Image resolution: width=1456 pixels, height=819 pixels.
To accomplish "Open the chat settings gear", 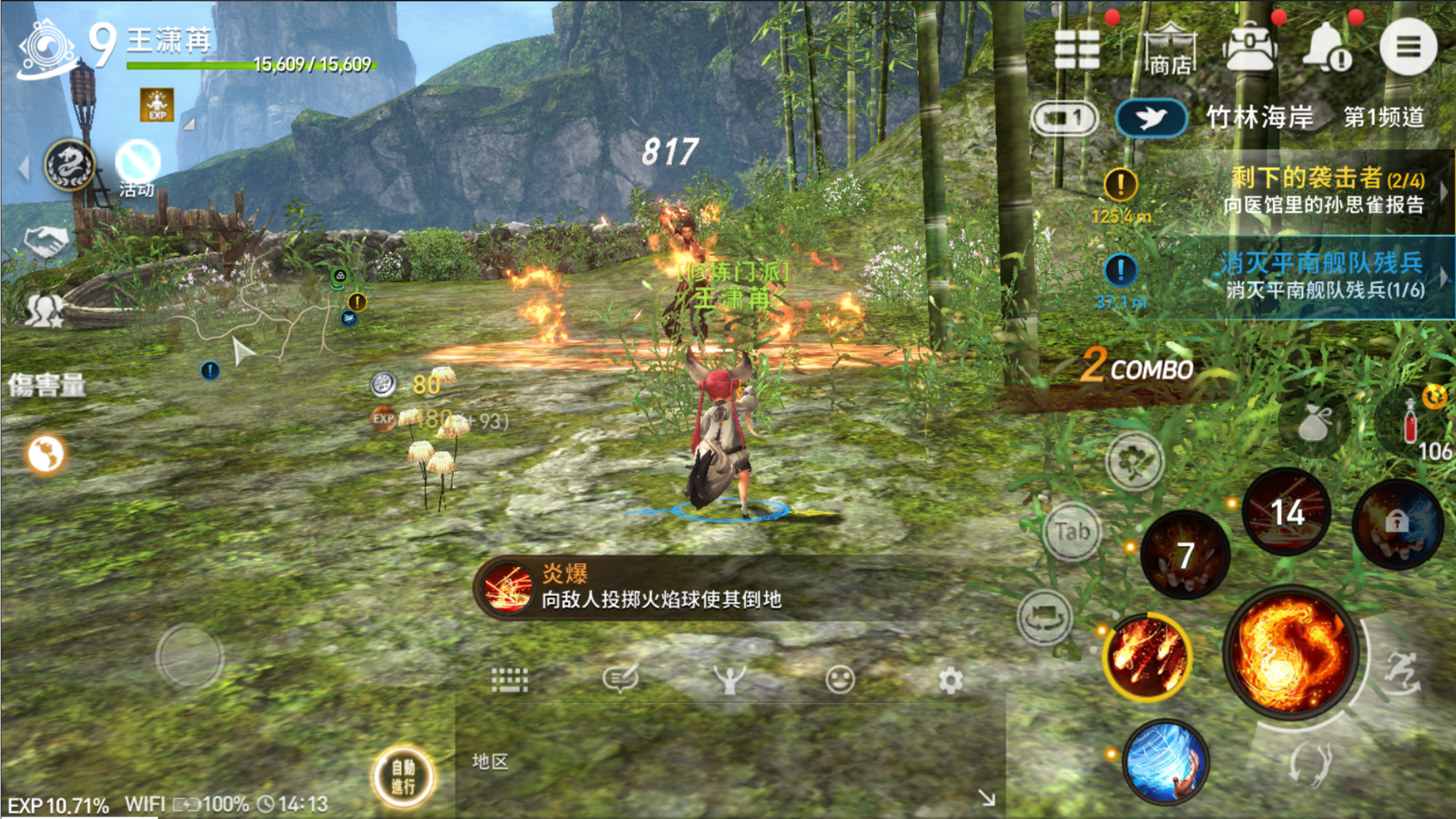I will (x=950, y=680).
